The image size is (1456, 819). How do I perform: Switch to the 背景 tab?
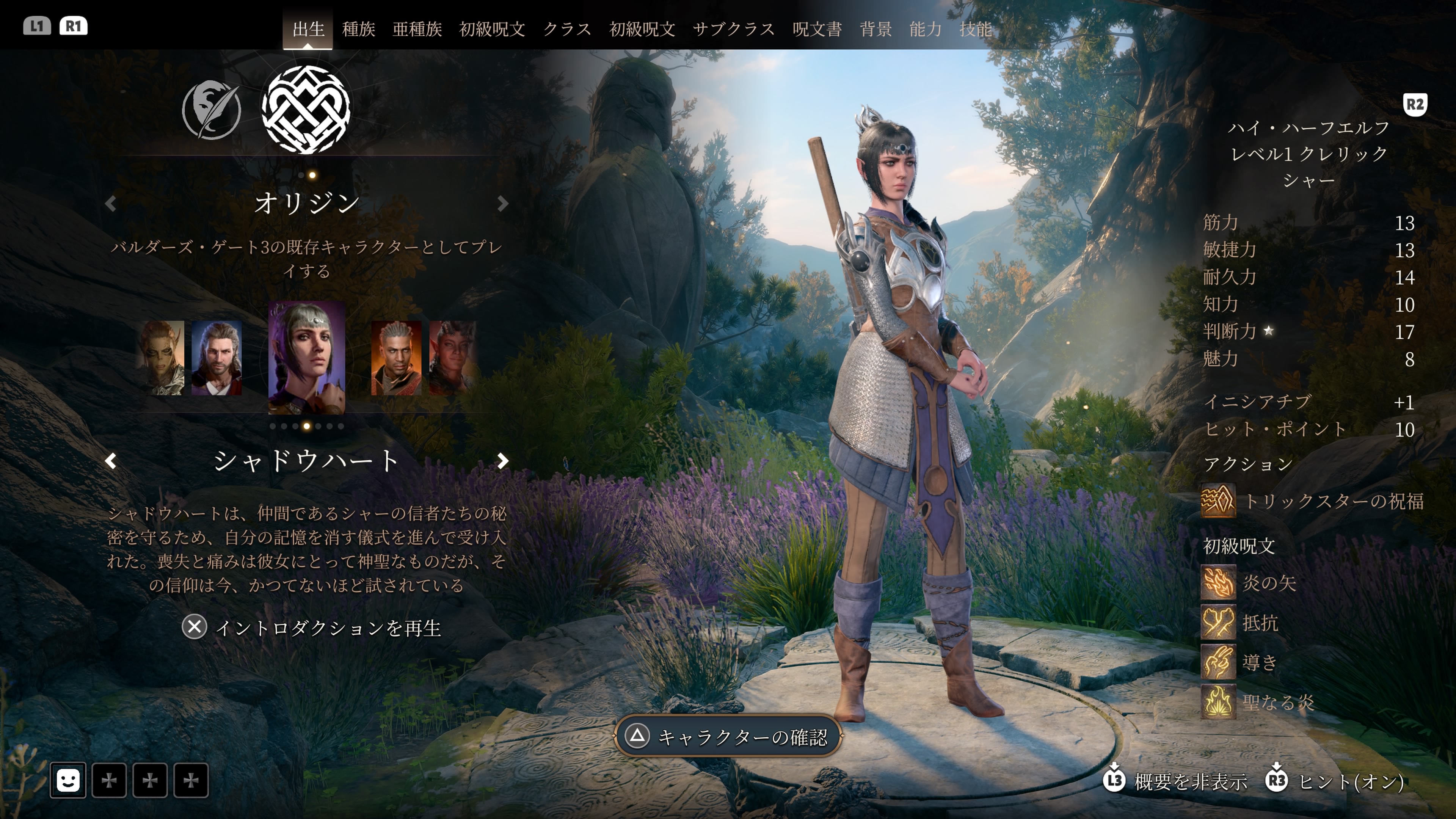[x=875, y=29]
